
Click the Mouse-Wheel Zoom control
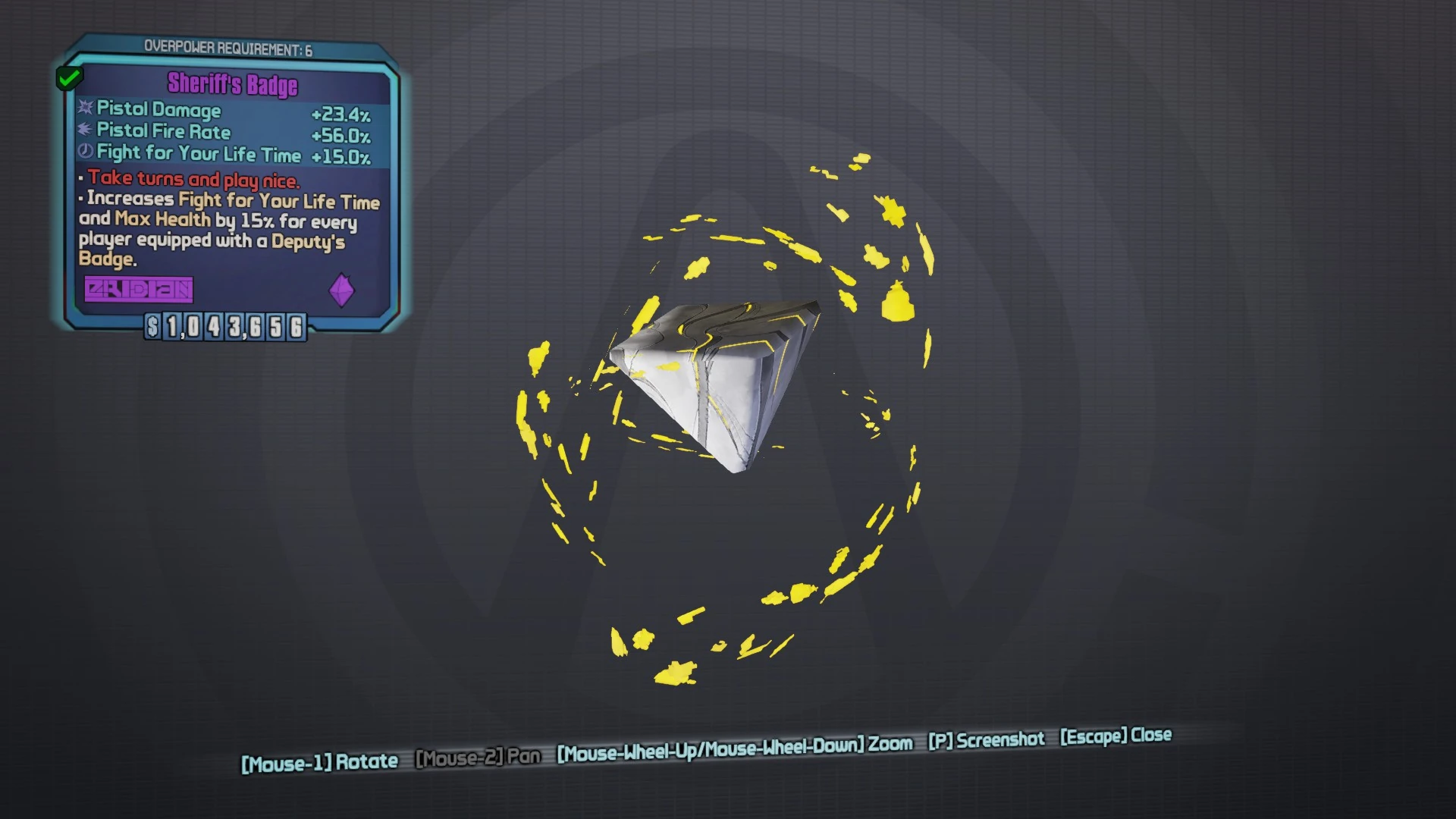tap(734, 746)
